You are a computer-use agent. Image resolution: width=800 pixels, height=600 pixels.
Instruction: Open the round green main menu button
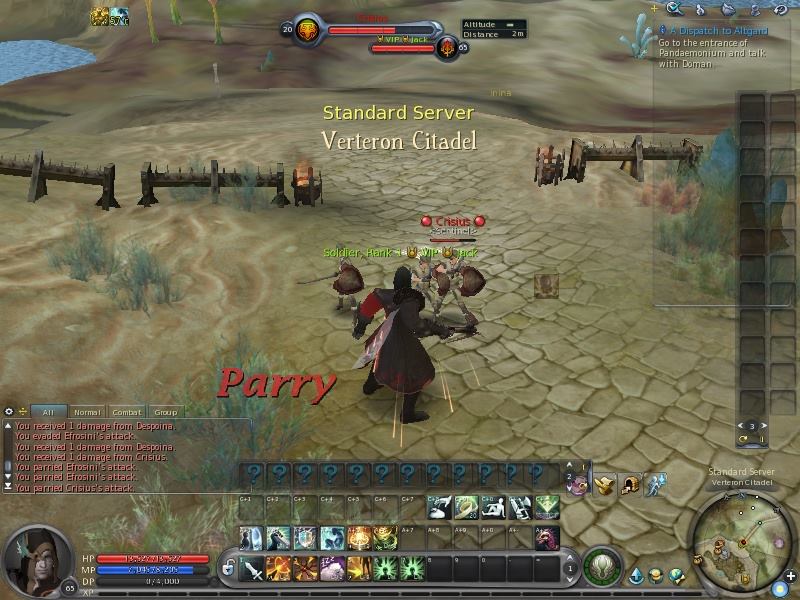602,567
